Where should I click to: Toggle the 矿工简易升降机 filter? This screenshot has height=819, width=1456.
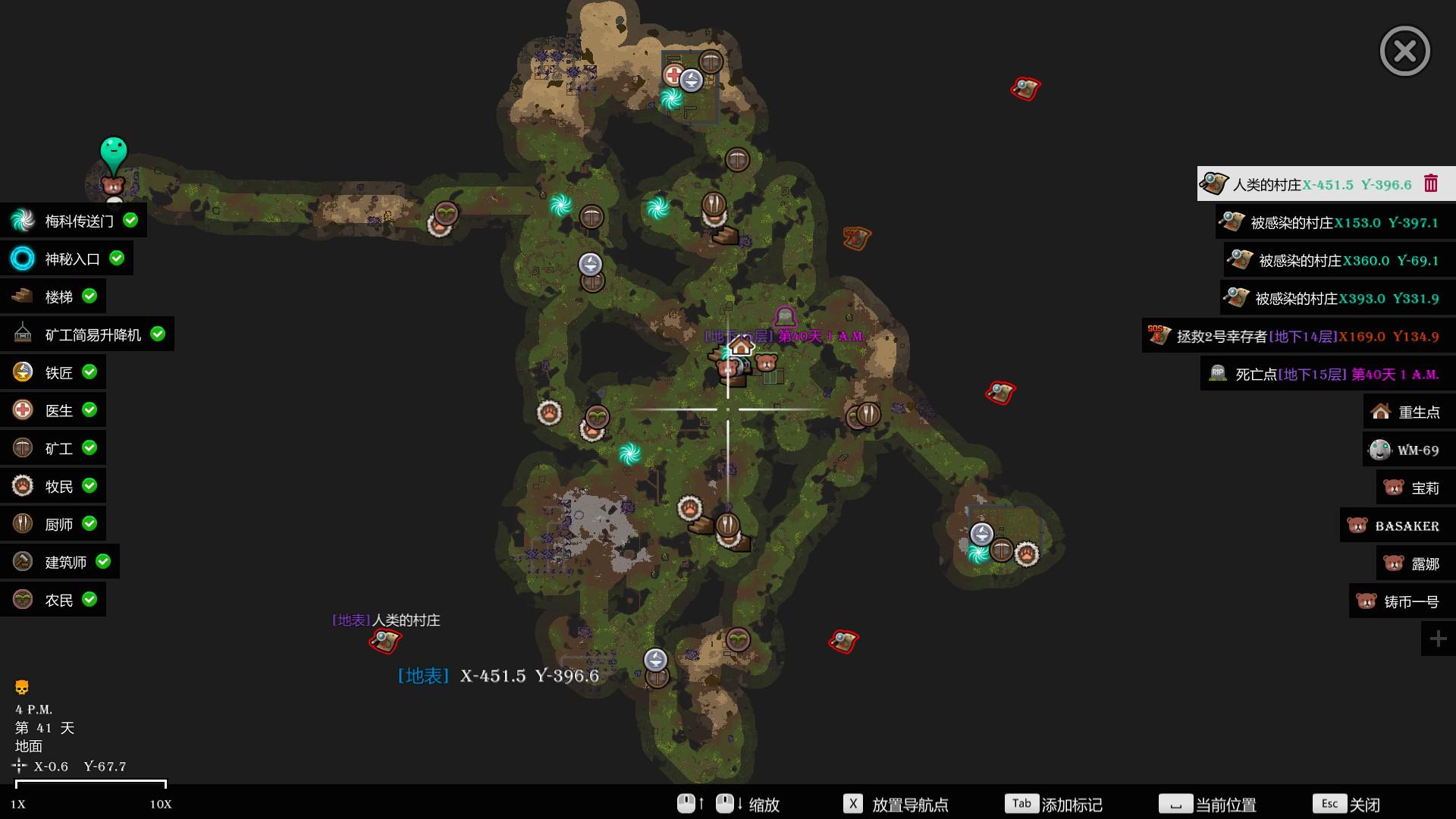88,334
